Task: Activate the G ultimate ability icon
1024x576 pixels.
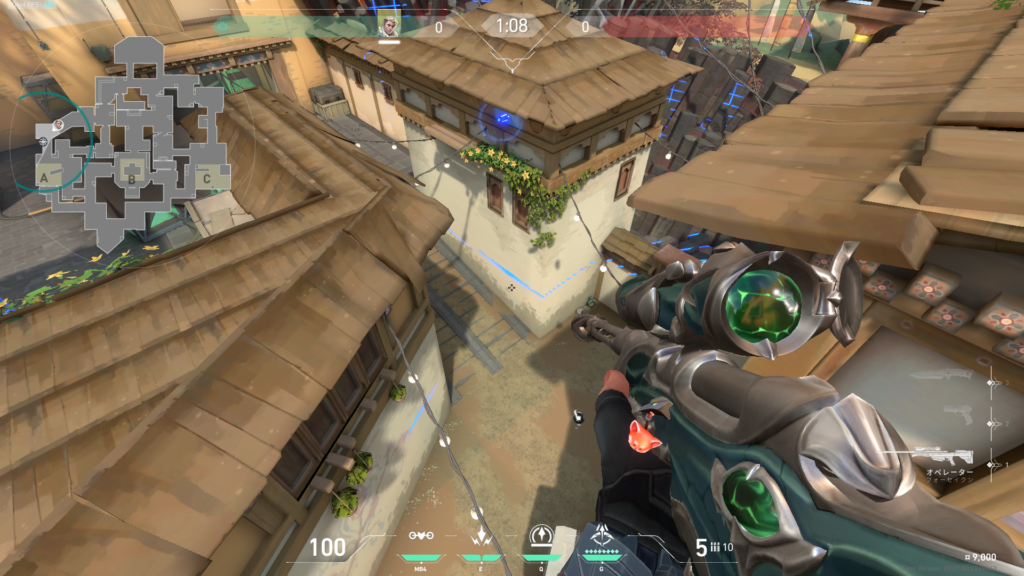Action: (x=601, y=538)
